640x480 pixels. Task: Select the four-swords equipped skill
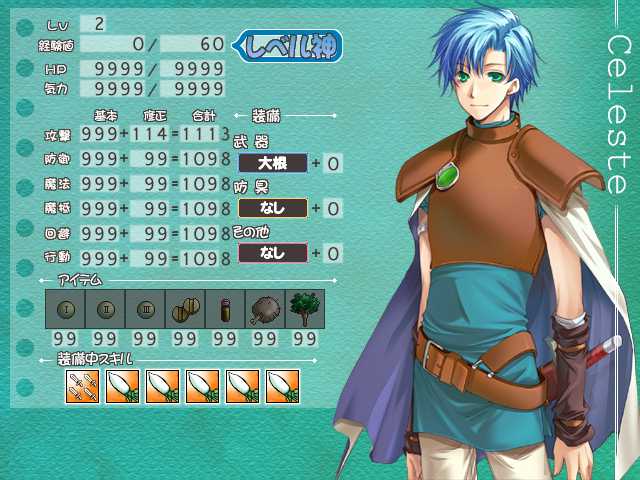coord(81,386)
